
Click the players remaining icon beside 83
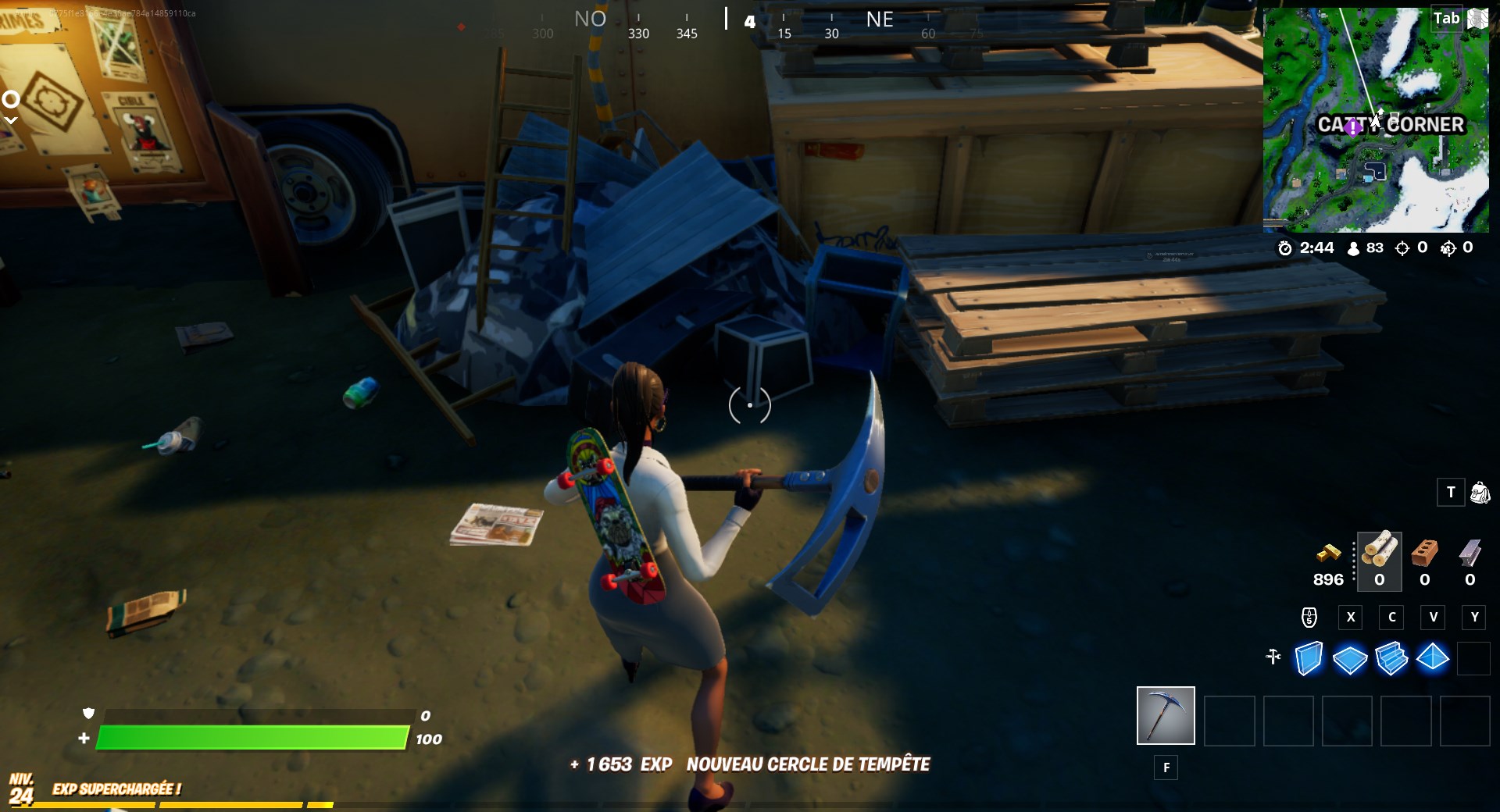coord(1354,248)
